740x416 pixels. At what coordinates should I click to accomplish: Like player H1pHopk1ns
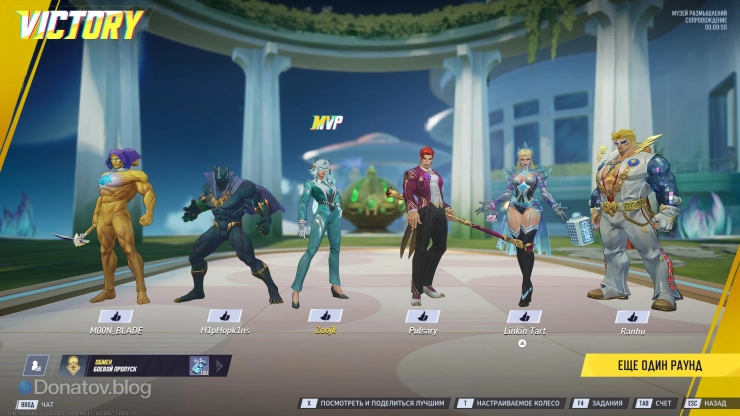coord(220,315)
